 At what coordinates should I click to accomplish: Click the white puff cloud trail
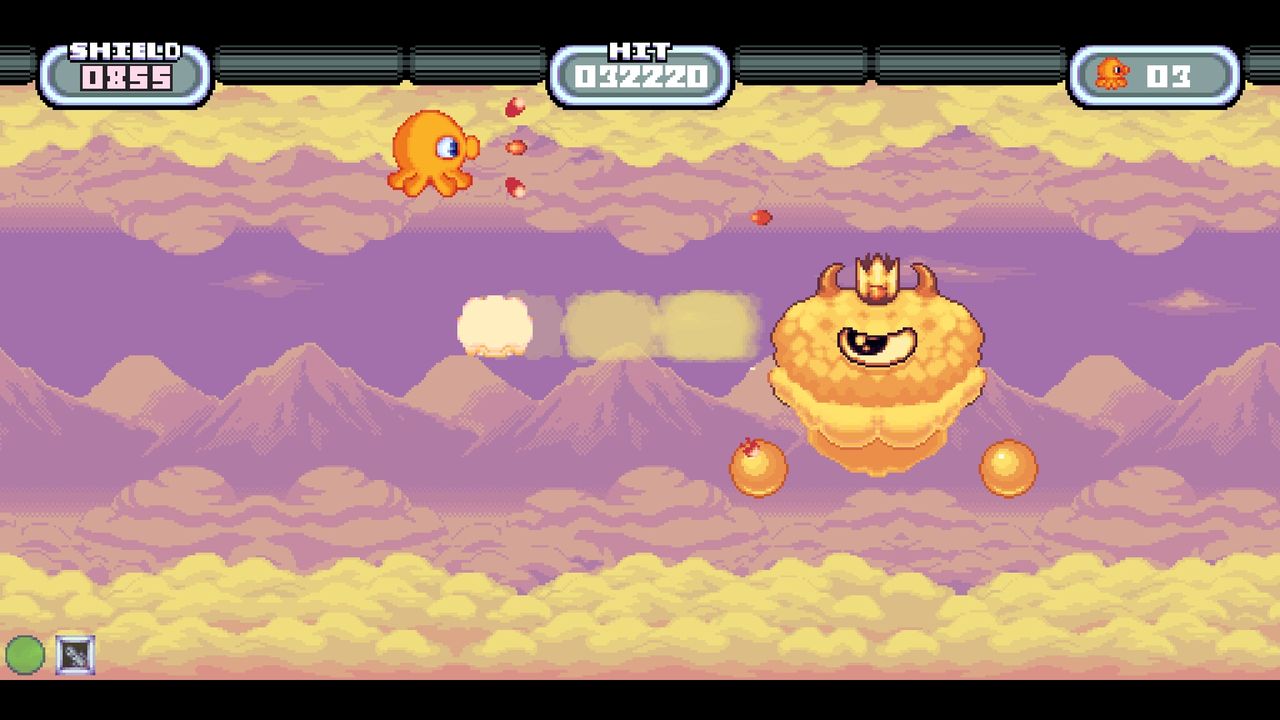[x=497, y=325]
